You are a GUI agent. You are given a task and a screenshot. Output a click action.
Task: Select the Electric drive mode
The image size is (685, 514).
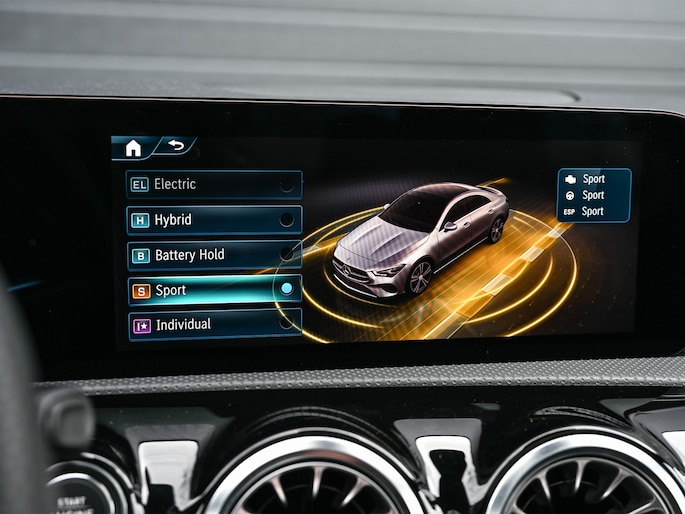[x=214, y=184]
